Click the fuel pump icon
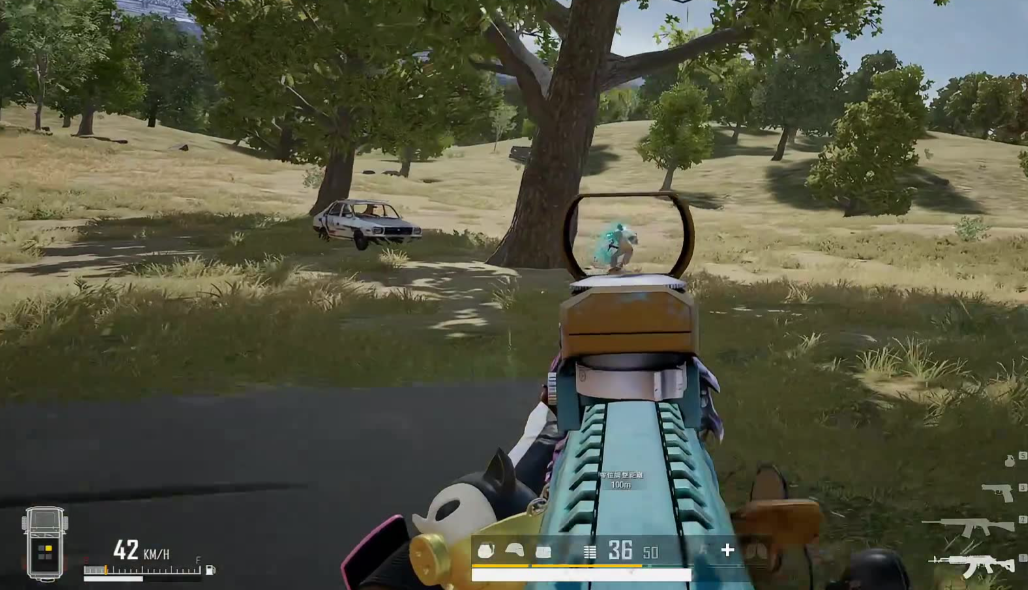Screen dimensions: 1028x590 (209, 570)
